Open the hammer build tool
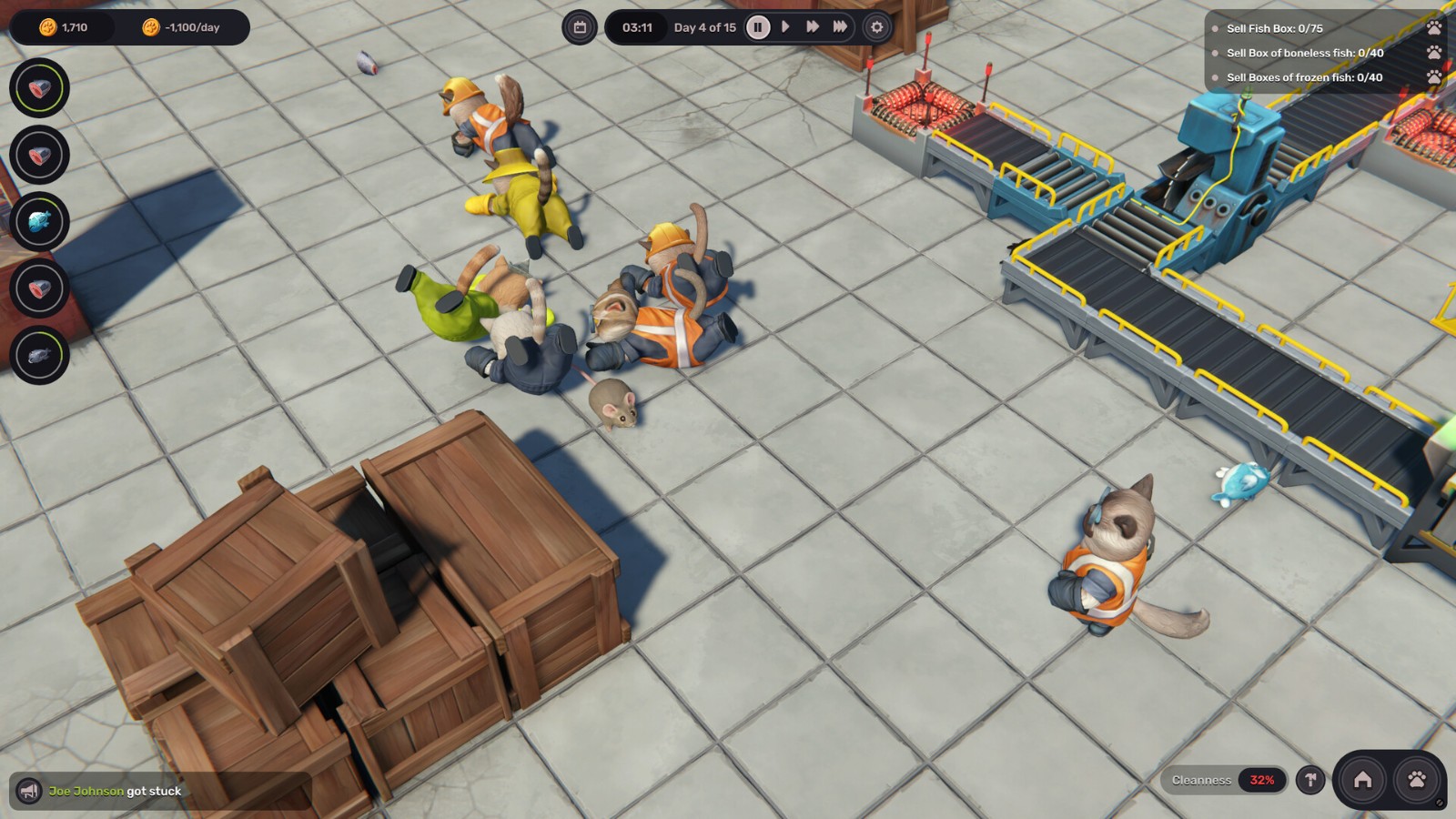Image resolution: width=1456 pixels, height=819 pixels. tap(1310, 780)
